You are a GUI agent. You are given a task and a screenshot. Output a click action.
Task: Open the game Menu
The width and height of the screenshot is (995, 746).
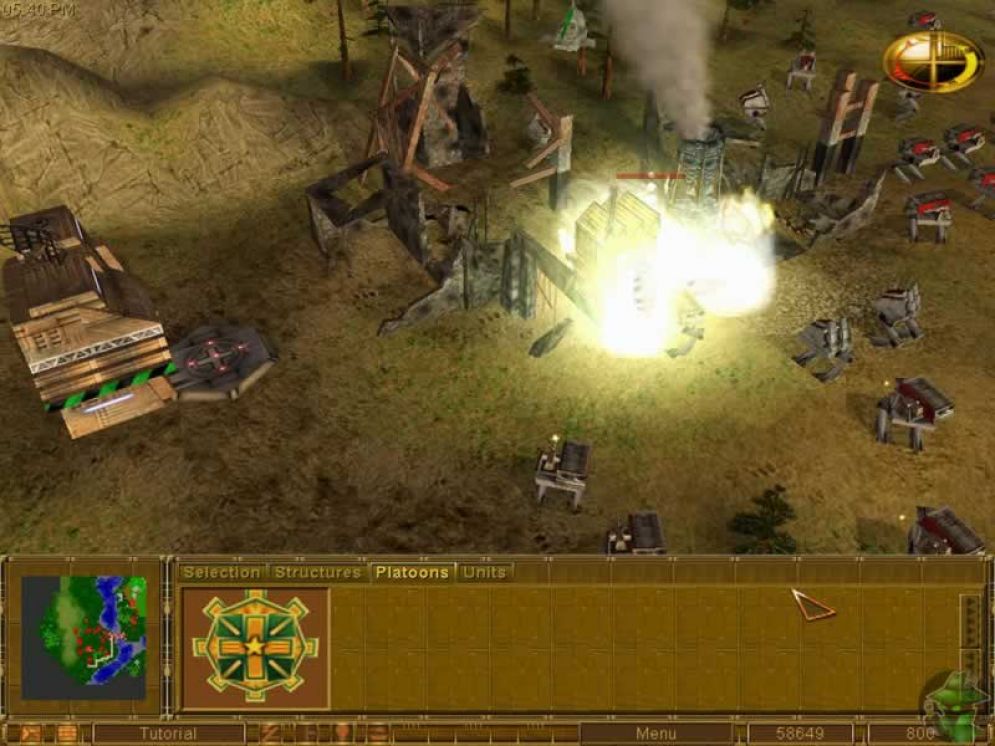(655, 734)
